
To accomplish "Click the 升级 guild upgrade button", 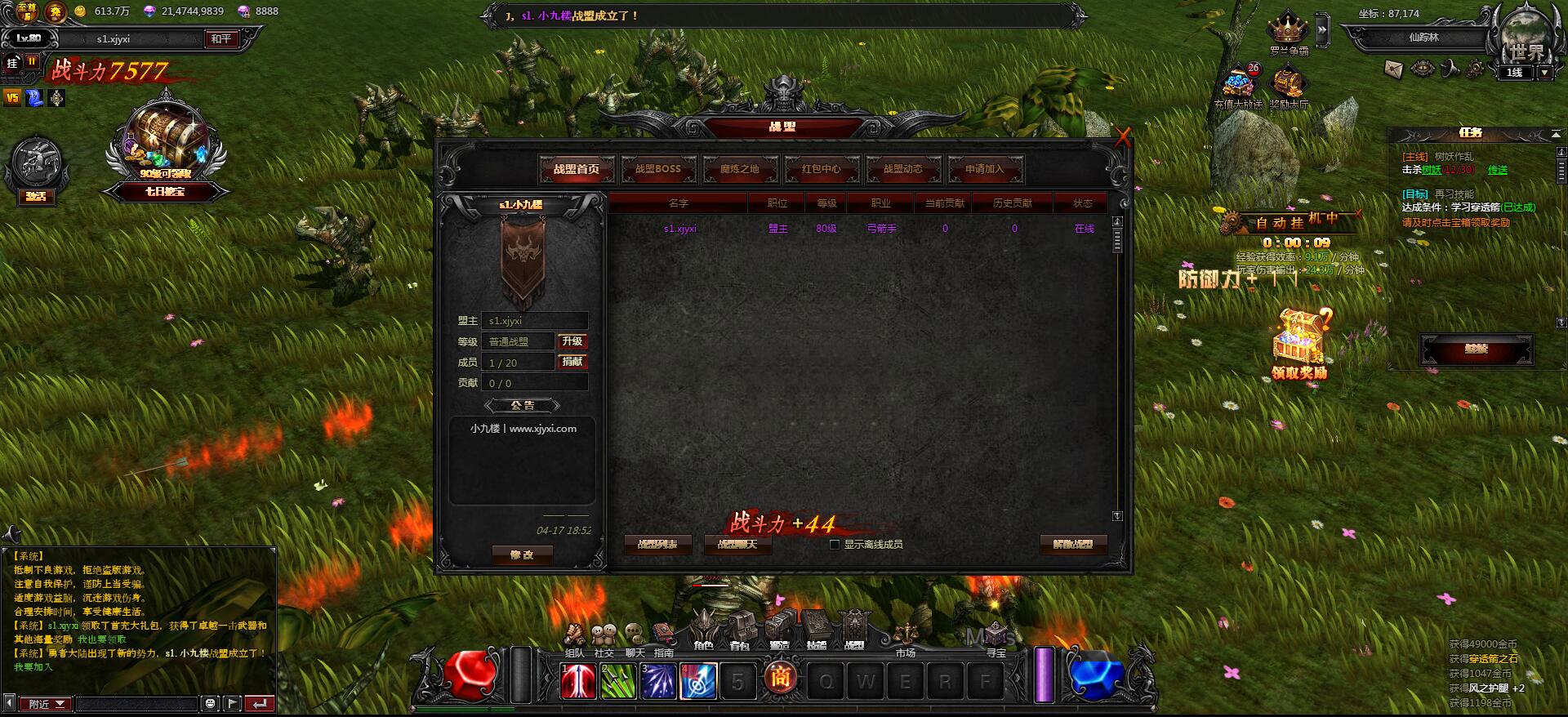I will point(573,341).
